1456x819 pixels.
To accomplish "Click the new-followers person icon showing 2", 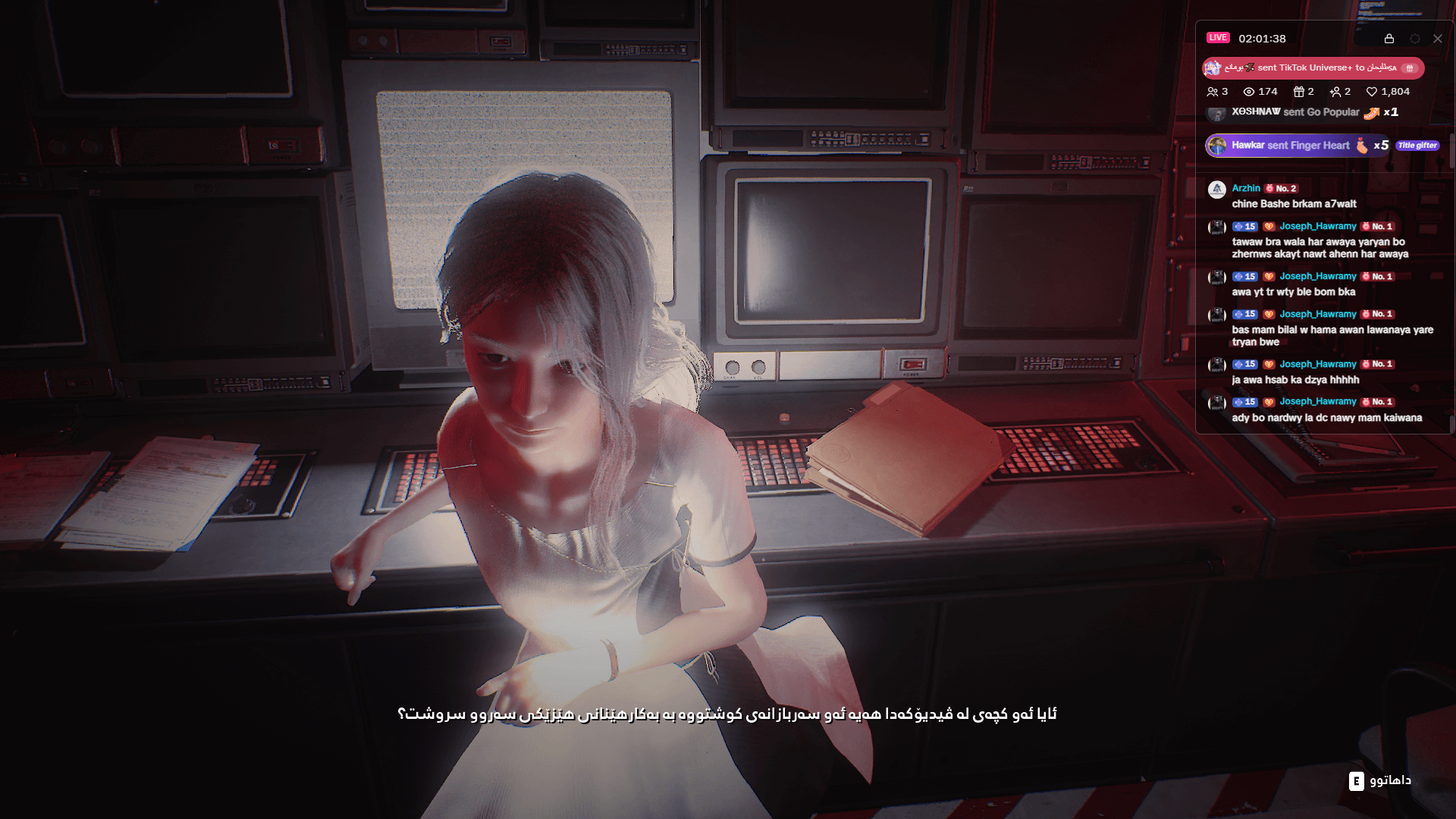I will (x=1335, y=92).
